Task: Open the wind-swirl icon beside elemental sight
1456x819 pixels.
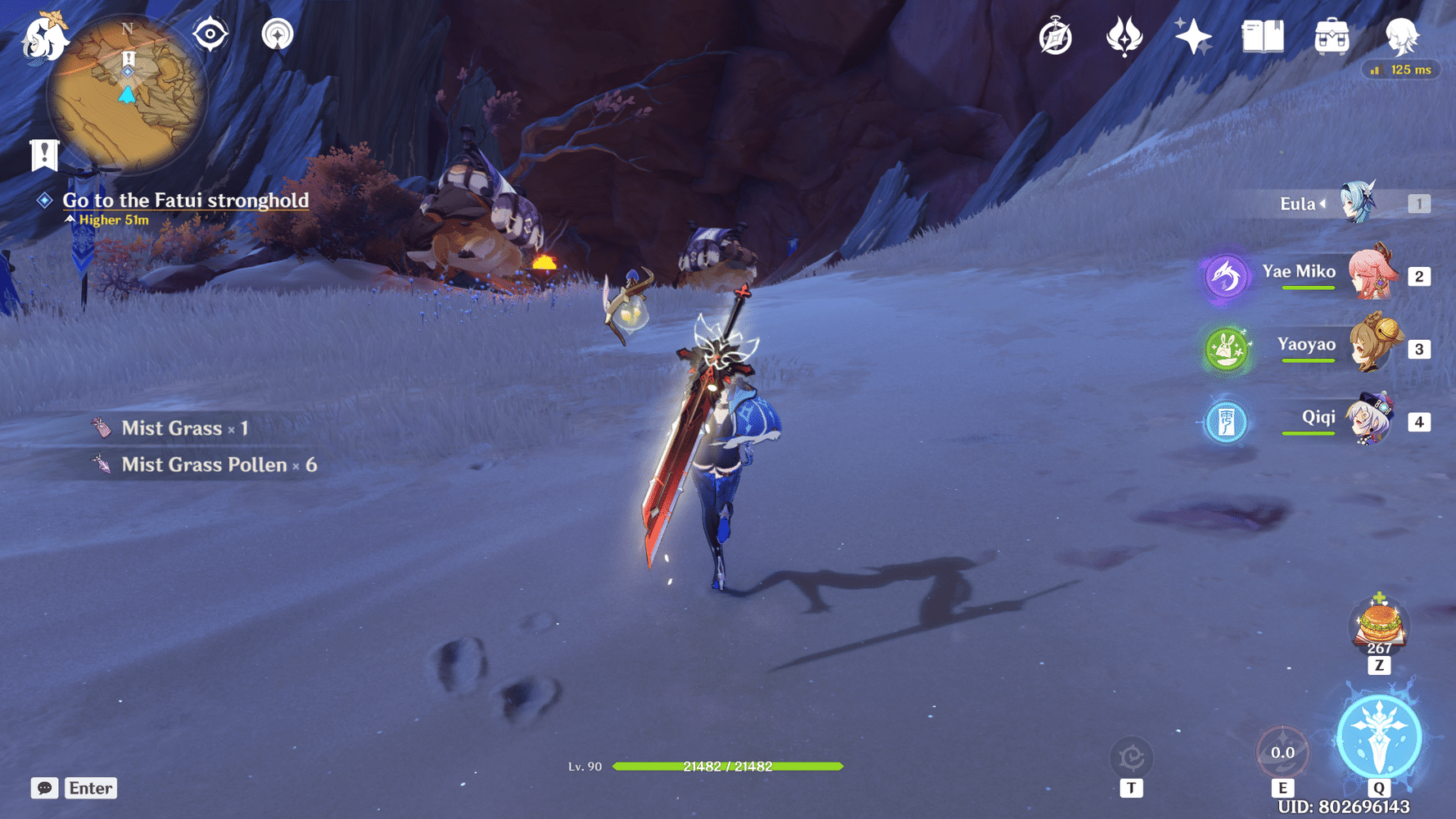Action: click(278, 34)
